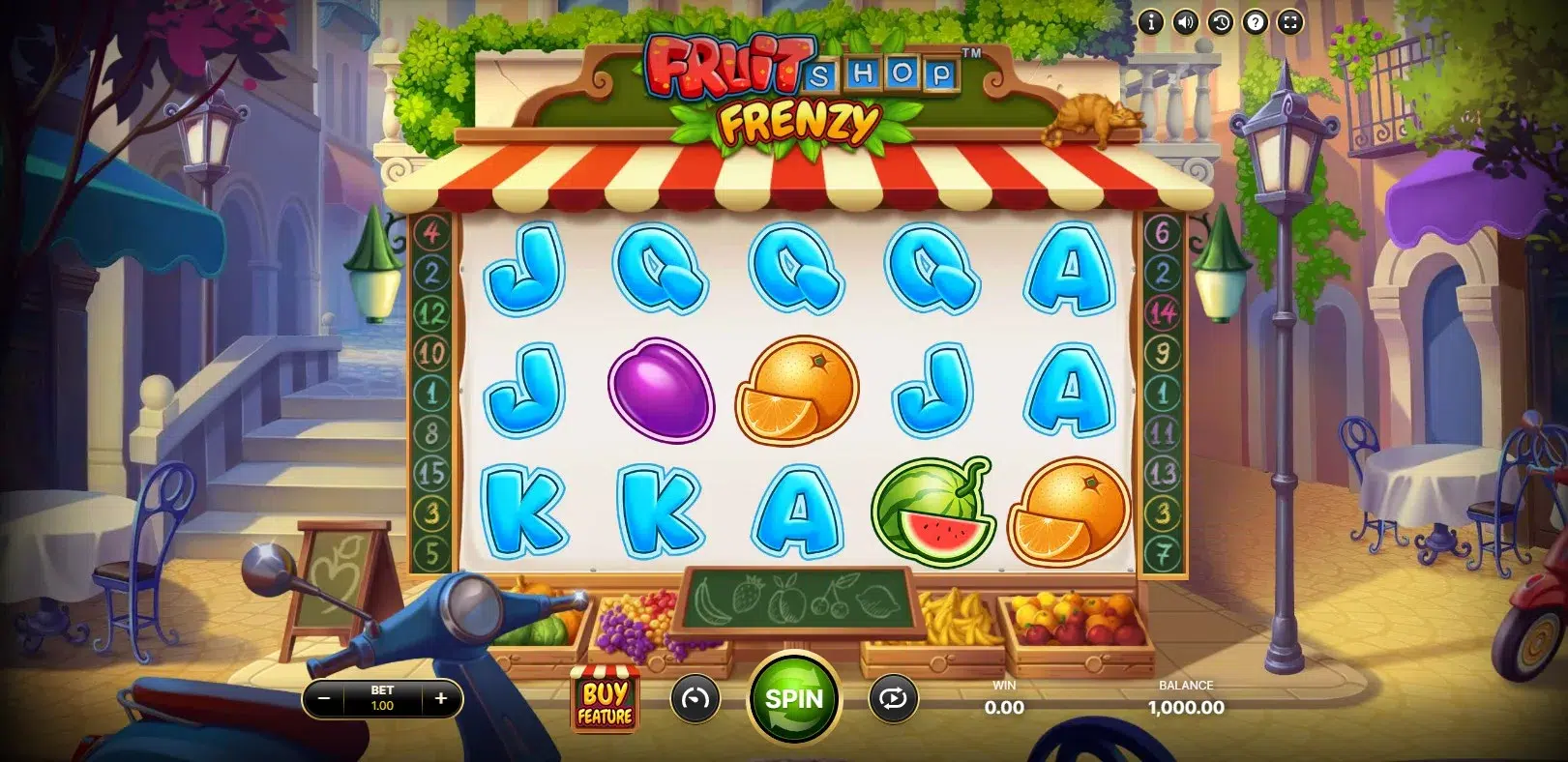Spin the reels with the green SPIN button
The width and height of the screenshot is (1568, 762).
click(x=794, y=699)
